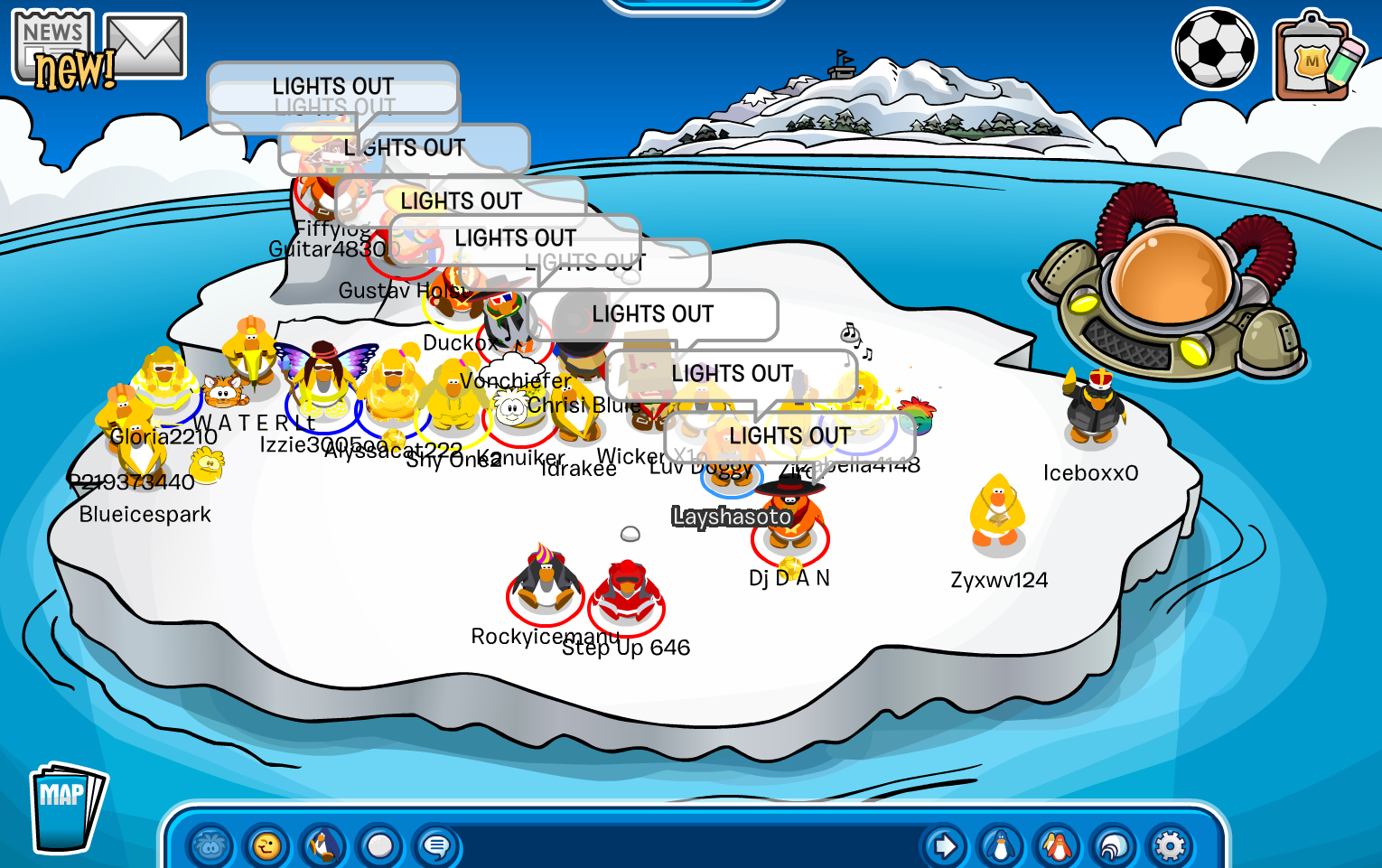Open the penguin actions menu
The height and width of the screenshot is (868, 1382).
click(x=322, y=847)
